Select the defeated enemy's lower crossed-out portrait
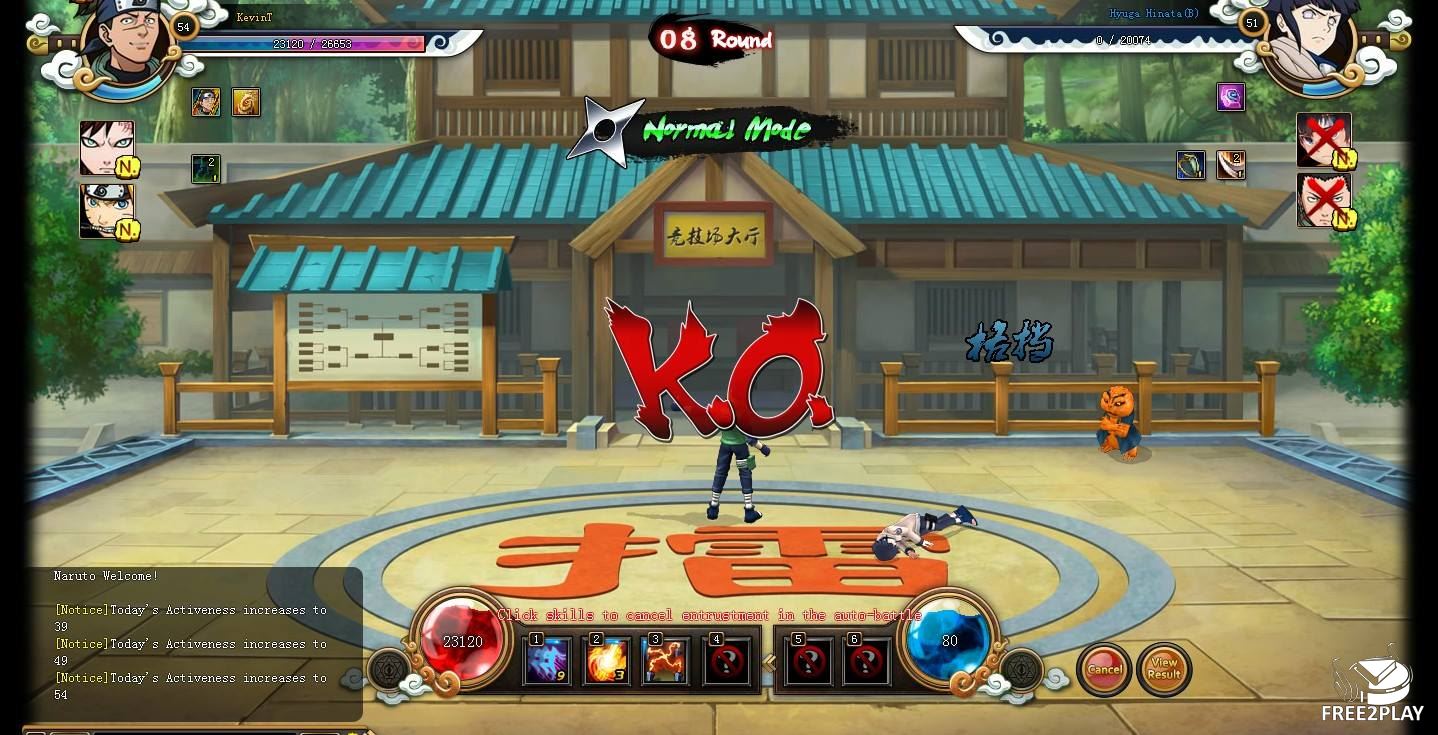 1323,200
